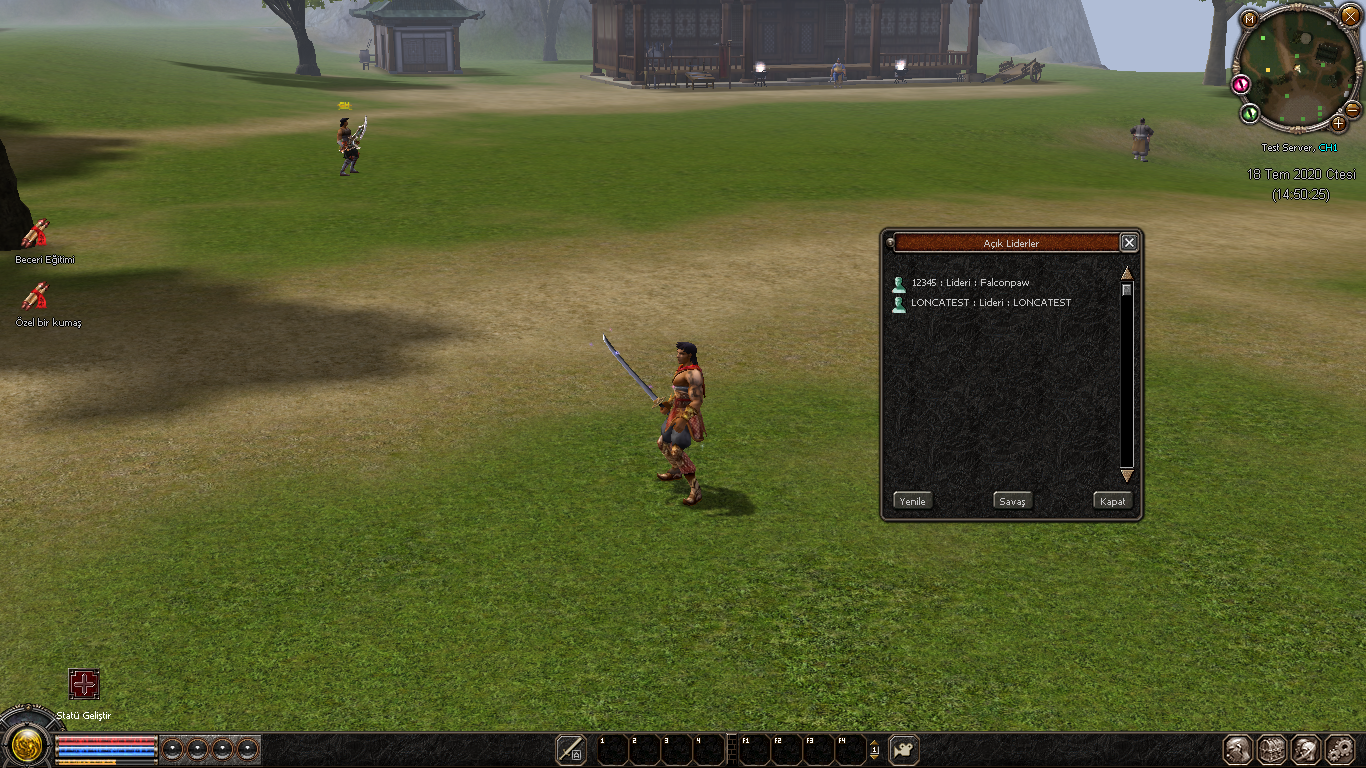Select the LONCATEST guild row
Viewport: 1366px width, 768px height.
click(x=990, y=303)
